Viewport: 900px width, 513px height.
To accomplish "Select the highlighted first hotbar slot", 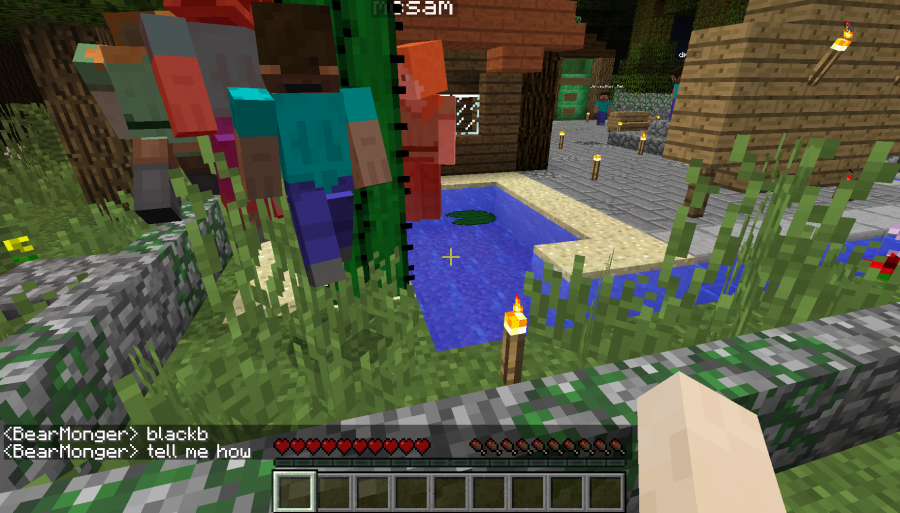I will coord(295,491).
